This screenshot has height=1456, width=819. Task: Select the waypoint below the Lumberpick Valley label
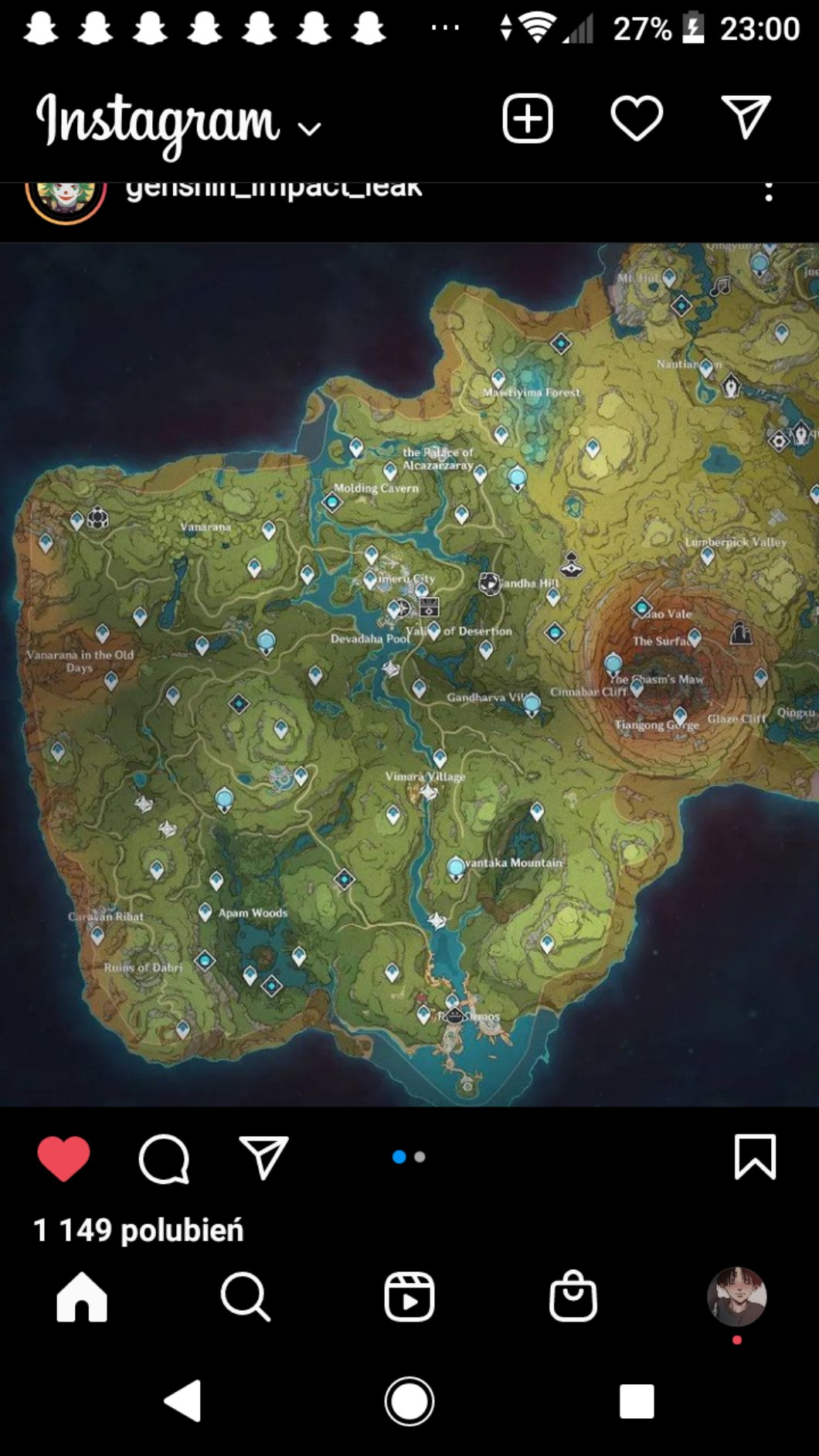click(707, 556)
